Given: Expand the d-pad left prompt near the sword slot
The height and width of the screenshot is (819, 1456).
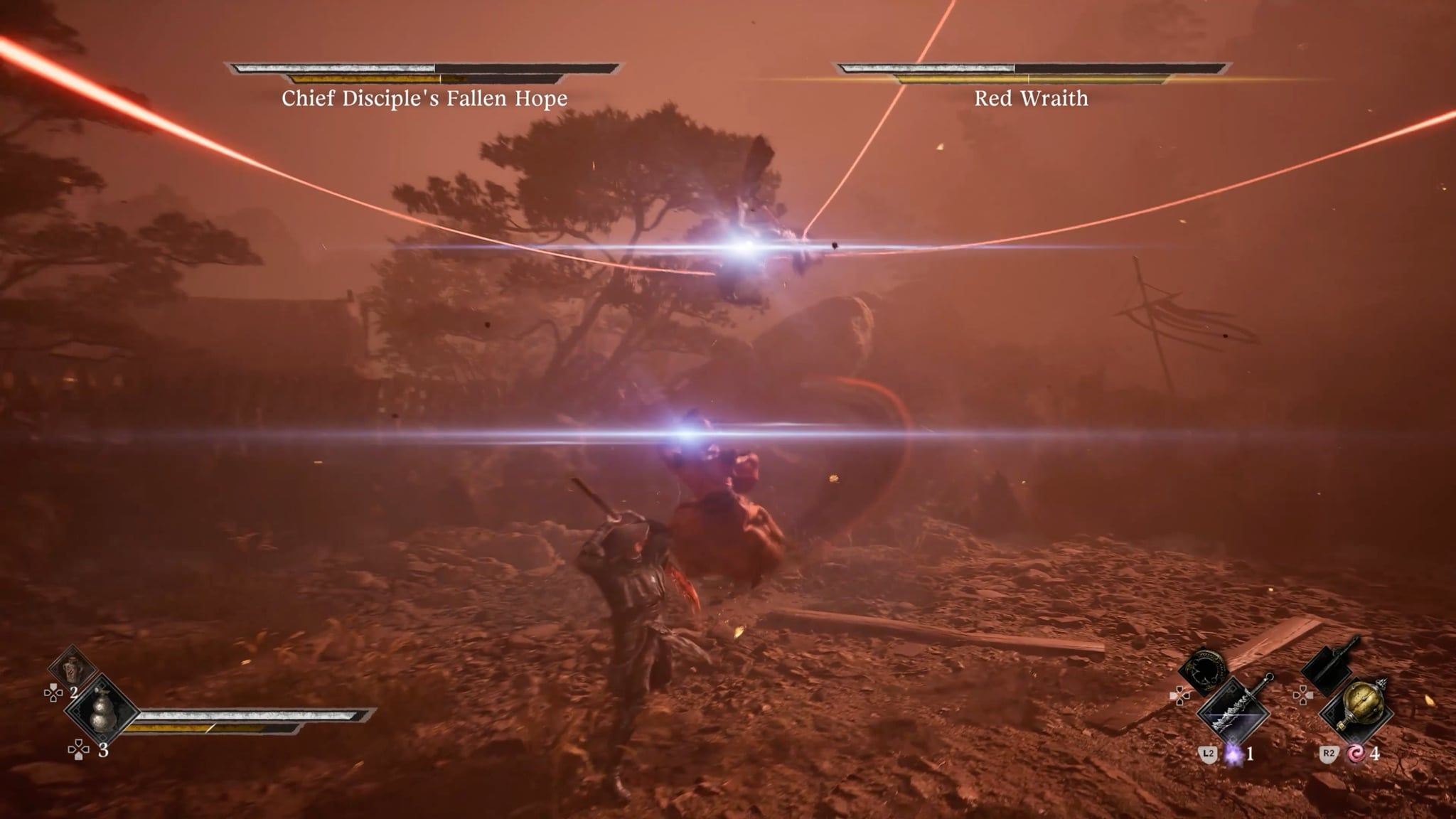Looking at the screenshot, I should [x=1179, y=696].
